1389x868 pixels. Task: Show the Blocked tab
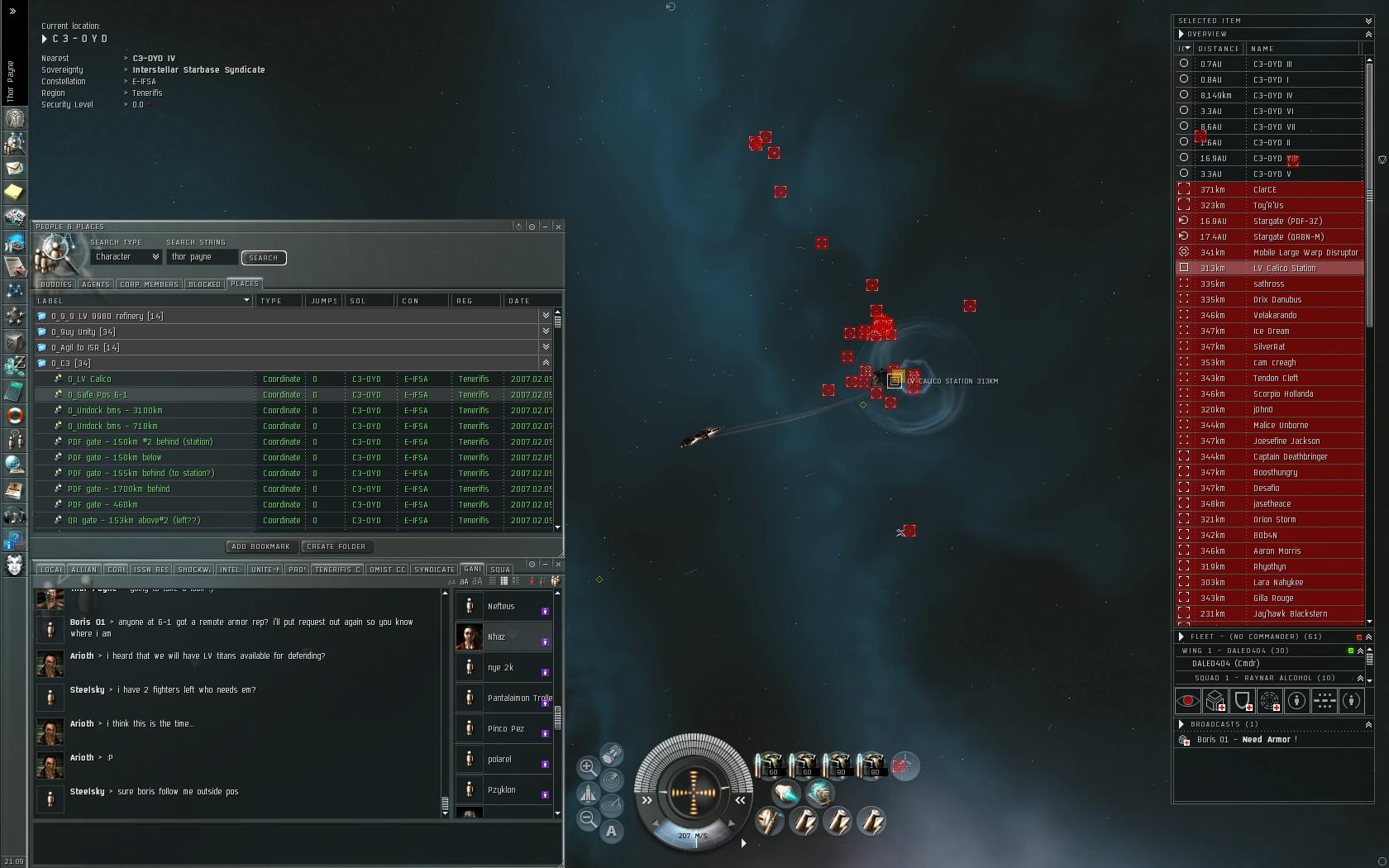pyautogui.click(x=204, y=284)
